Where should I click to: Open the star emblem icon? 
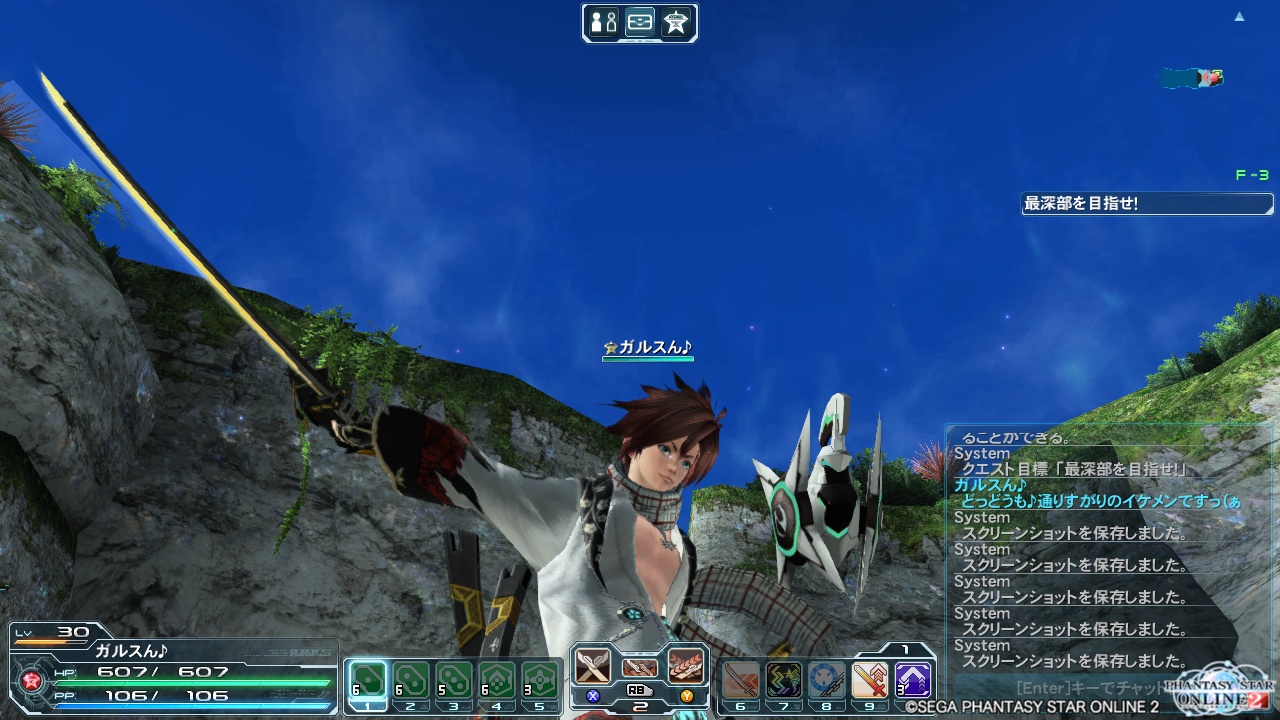tap(676, 23)
